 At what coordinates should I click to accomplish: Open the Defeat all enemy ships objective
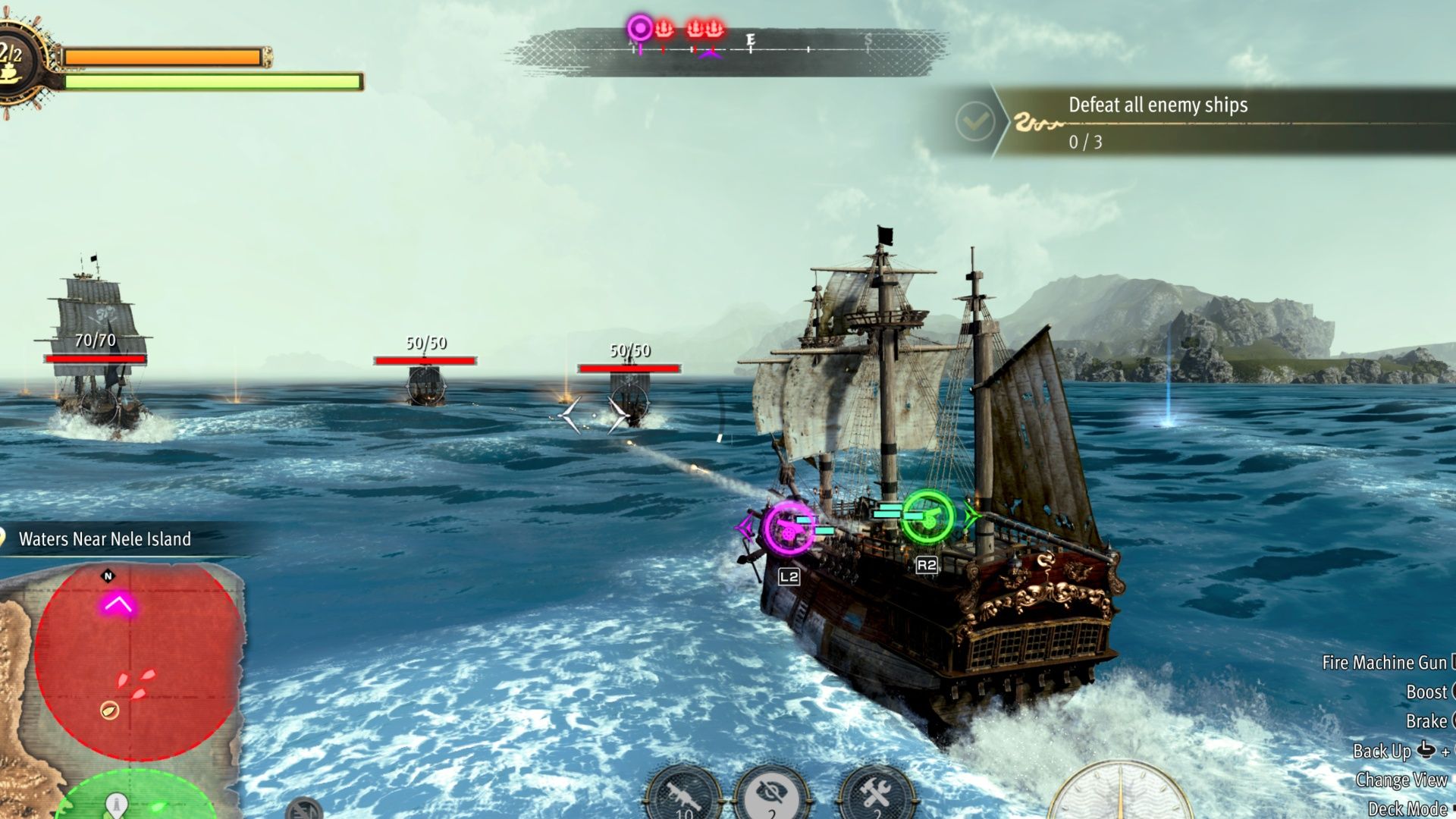click(1158, 121)
